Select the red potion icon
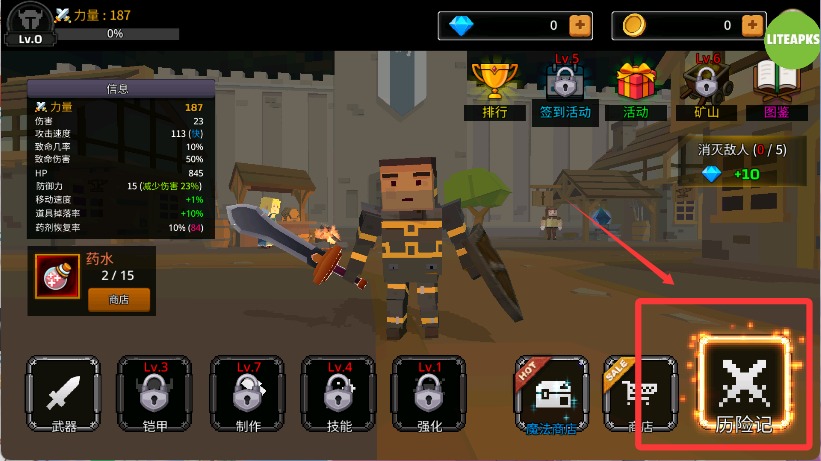 tap(56, 276)
